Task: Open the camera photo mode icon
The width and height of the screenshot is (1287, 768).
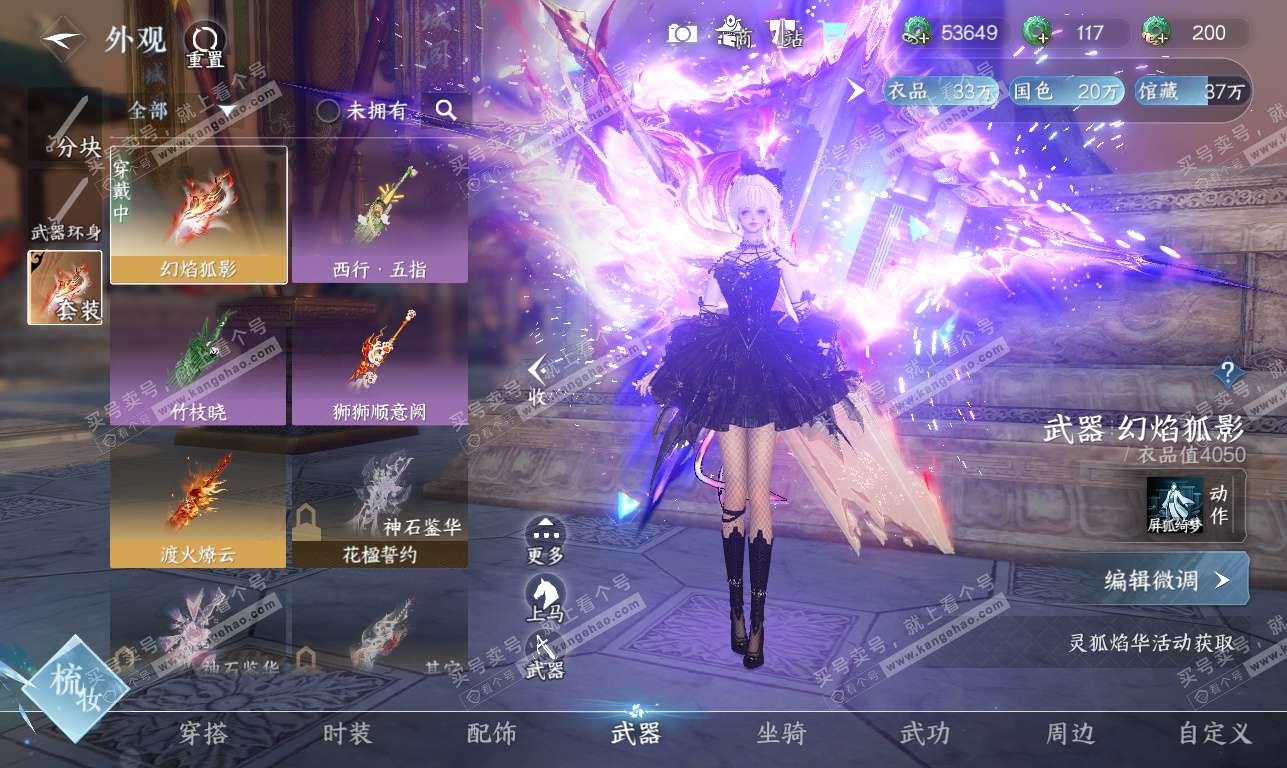Action: pyautogui.click(x=682, y=34)
